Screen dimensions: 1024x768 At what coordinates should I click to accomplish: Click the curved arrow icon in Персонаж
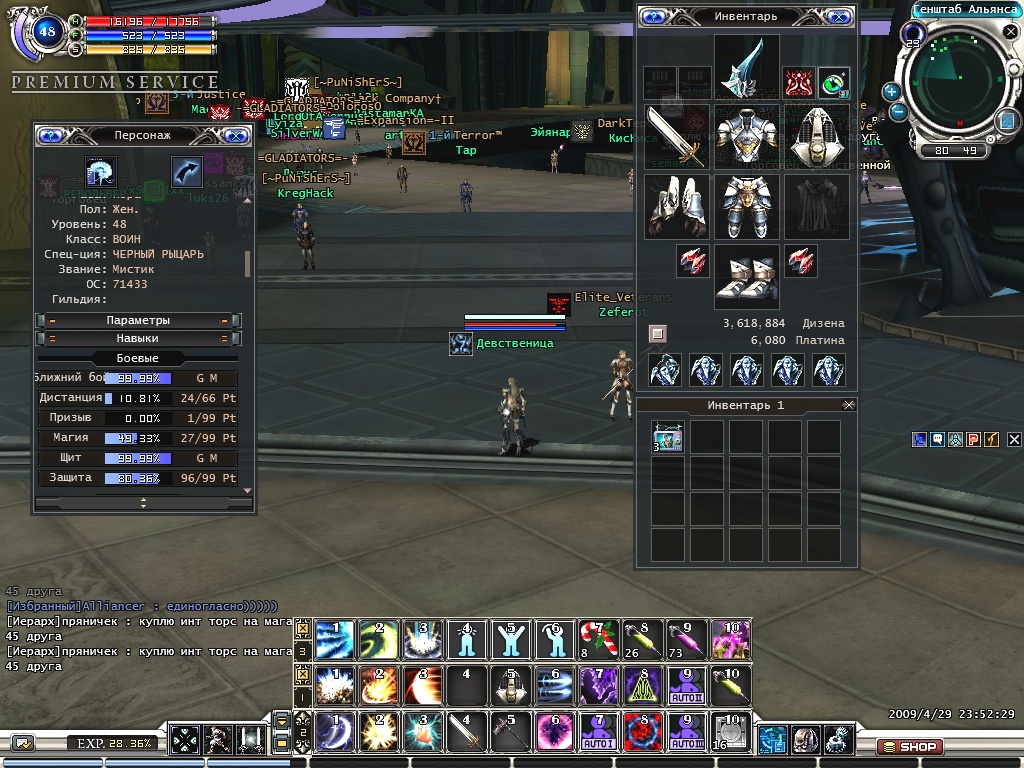coord(186,172)
